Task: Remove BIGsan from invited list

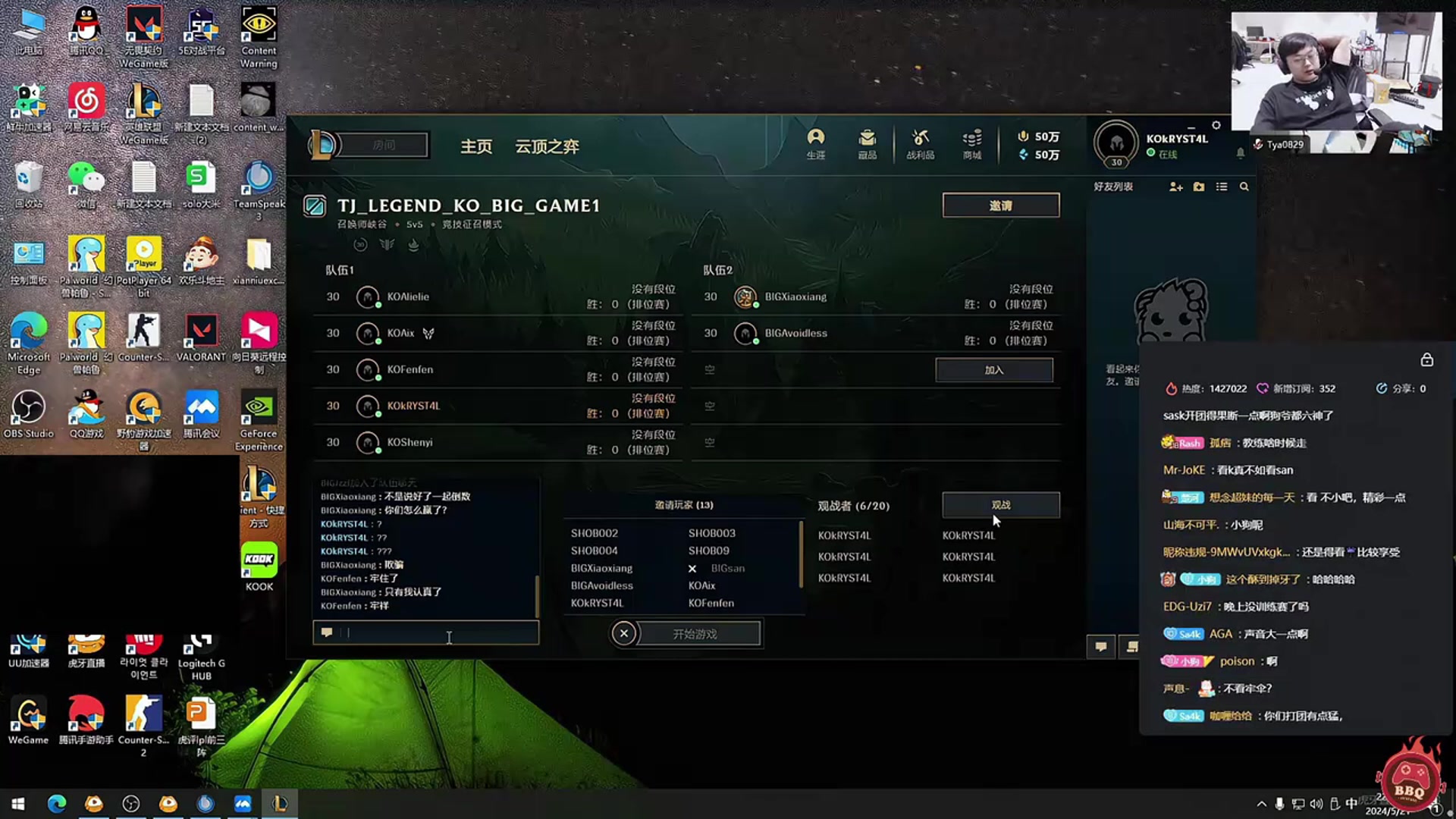Action: pyautogui.click(x=692, y=569)
